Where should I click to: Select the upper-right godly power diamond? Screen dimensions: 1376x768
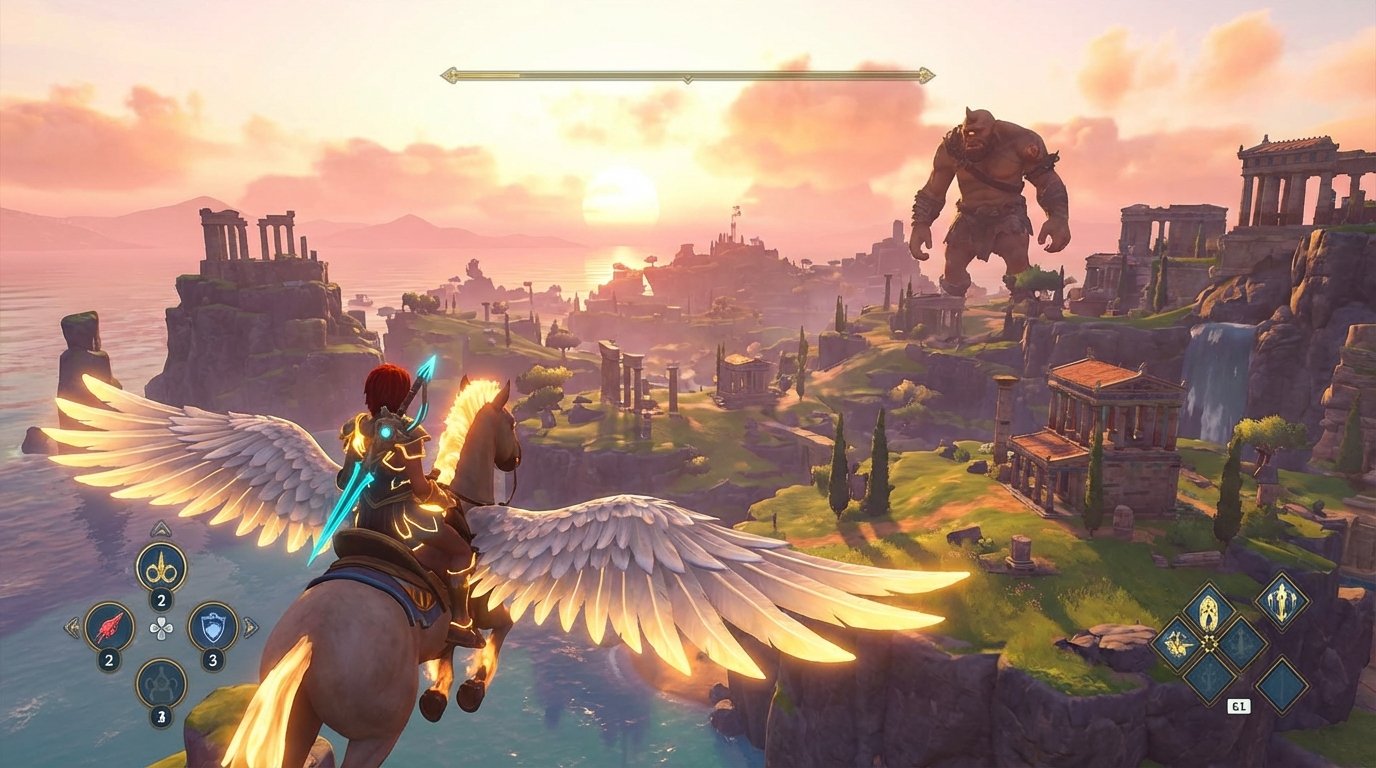(1281, 601)
